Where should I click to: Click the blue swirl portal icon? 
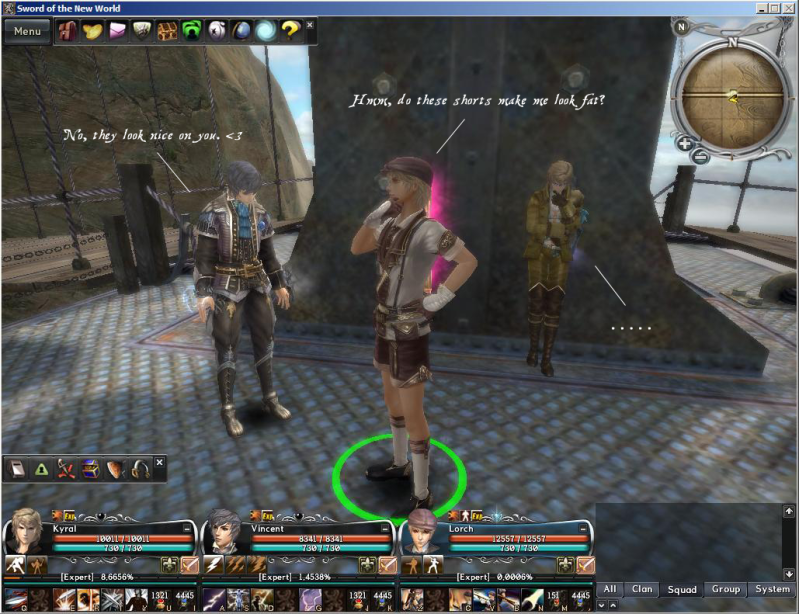pos(265,31)
